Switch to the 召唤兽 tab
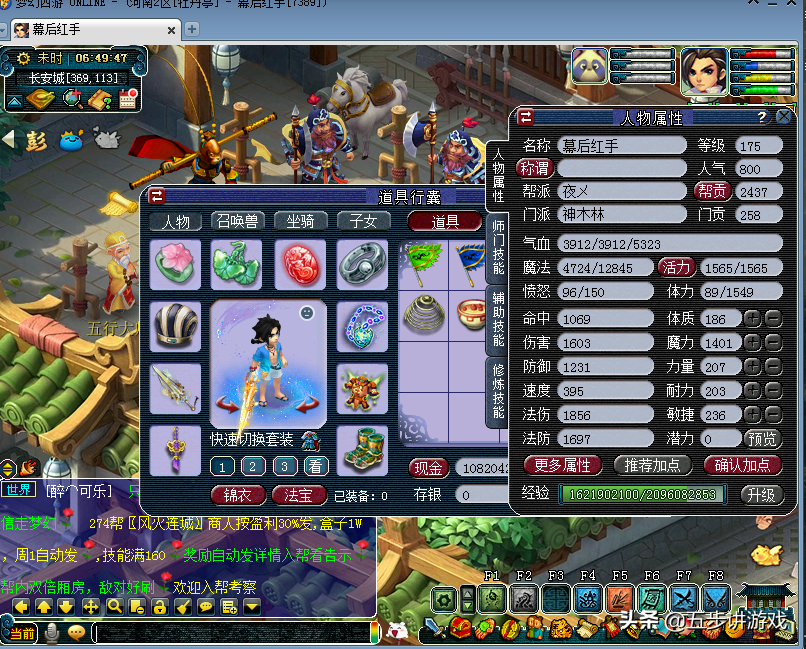 pyautogui.click(x=236, y=221)
